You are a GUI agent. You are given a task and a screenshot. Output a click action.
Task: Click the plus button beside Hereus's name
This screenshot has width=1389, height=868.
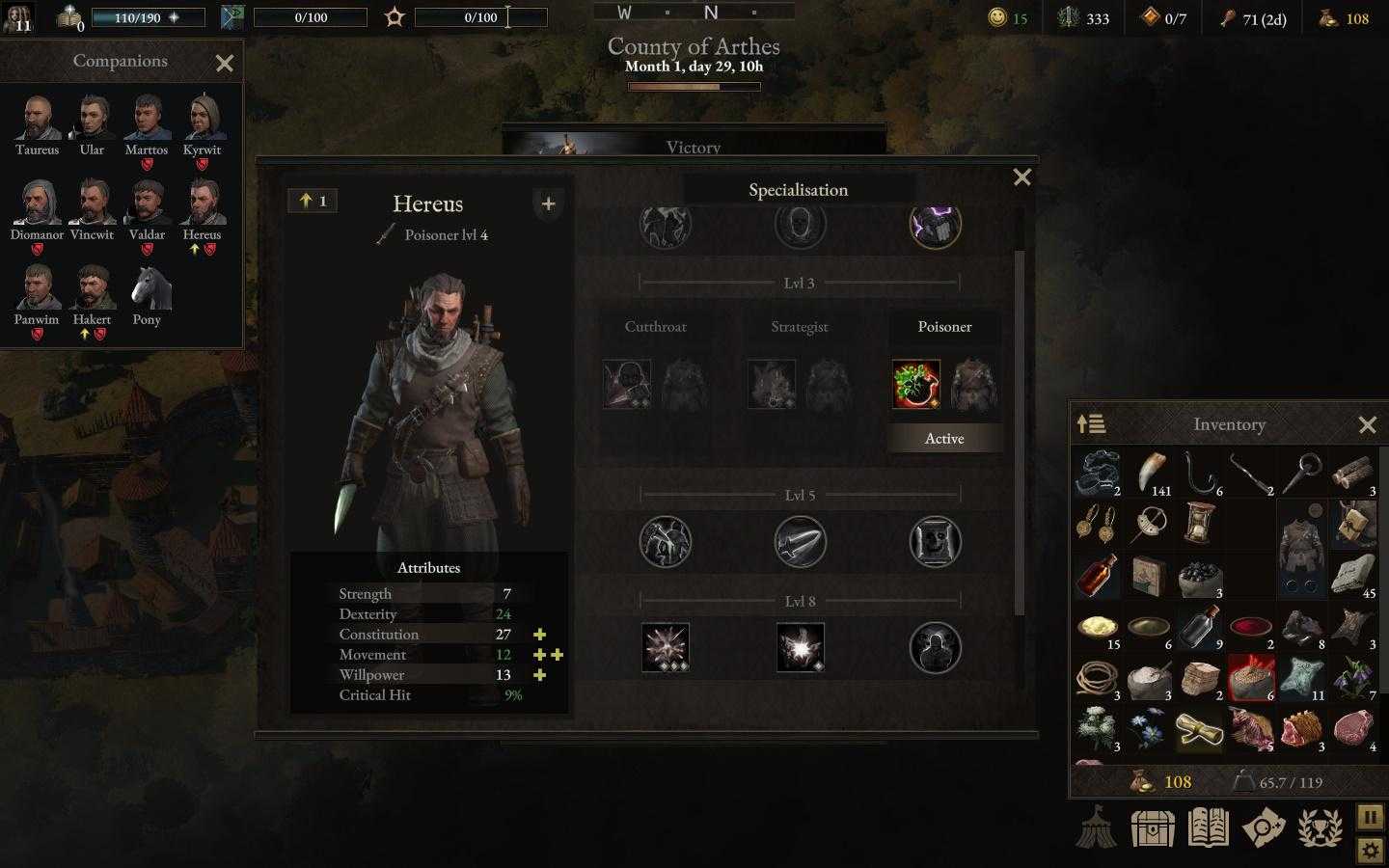point(548,204)
